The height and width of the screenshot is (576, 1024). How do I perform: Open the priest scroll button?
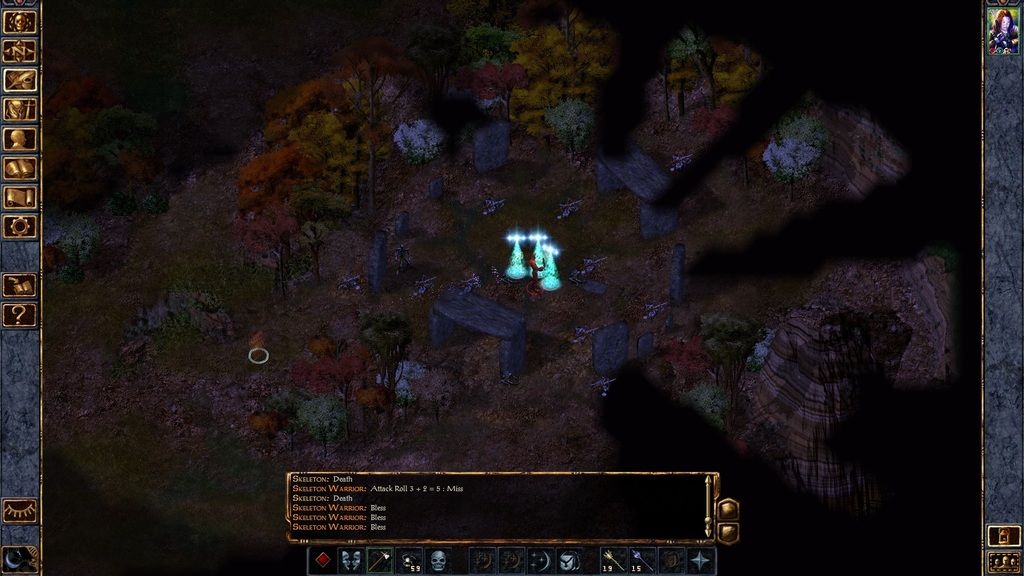pos(20,197)
